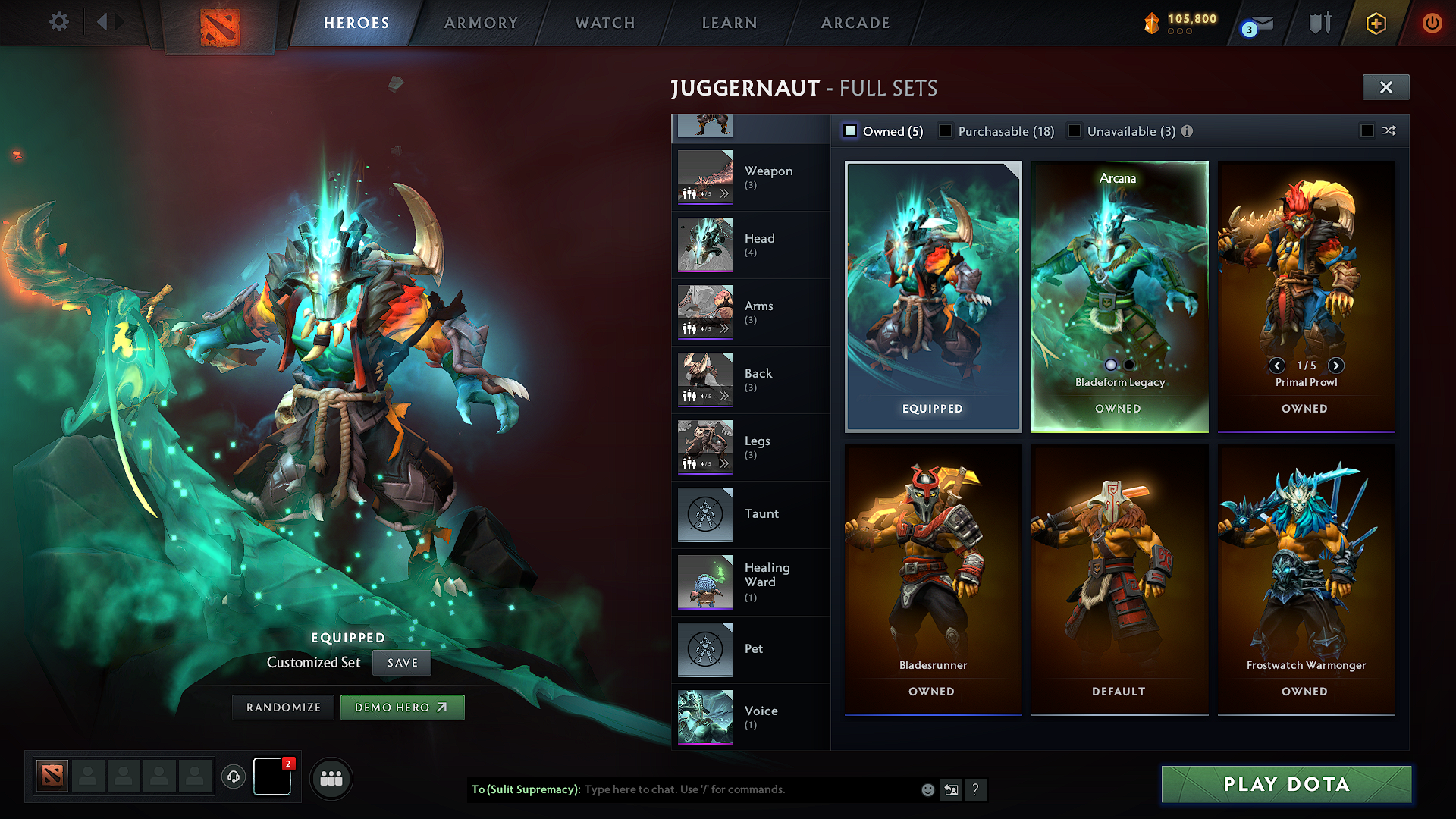Image resolution: width=1456 pixels, height=819 pixels.
Task: Uncheck the Owned (5) filter
Action: (x=850, y=130)
